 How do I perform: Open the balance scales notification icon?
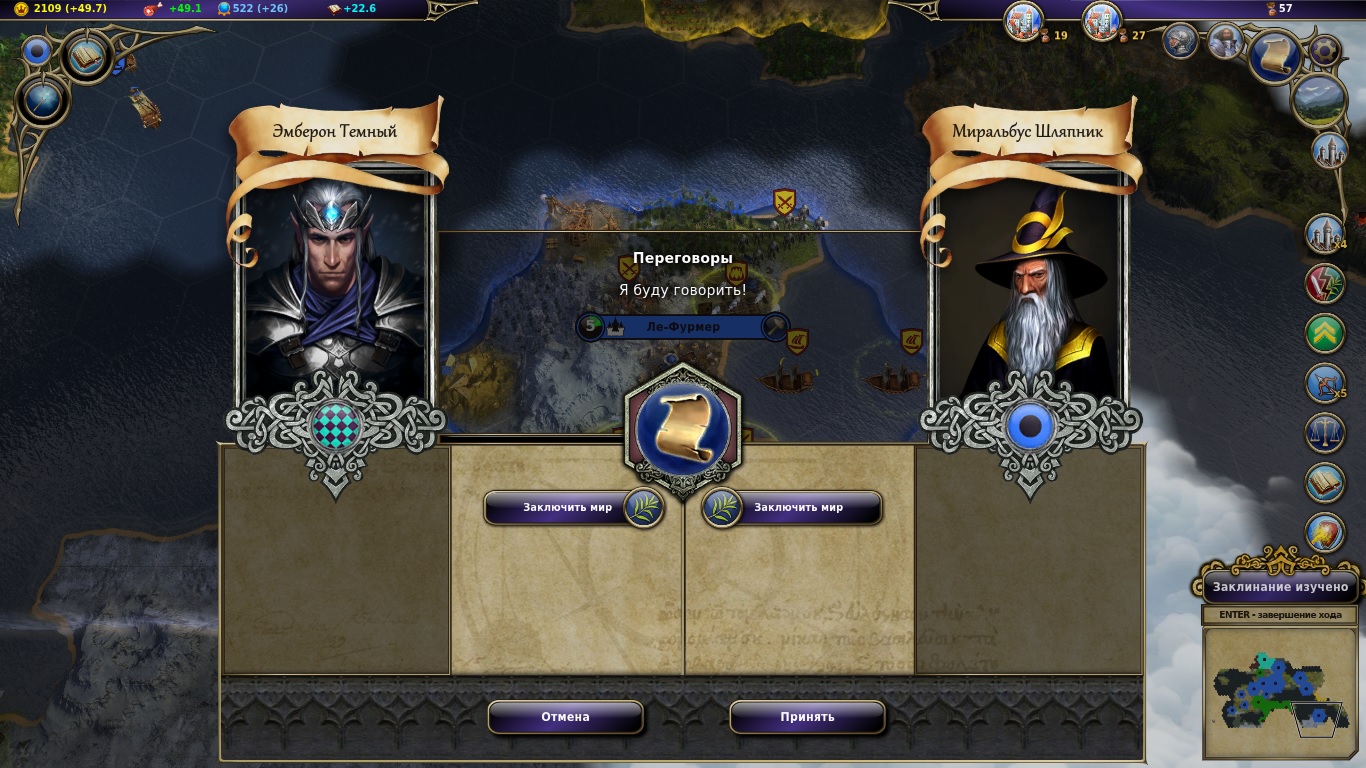(x=1325, y=433)
